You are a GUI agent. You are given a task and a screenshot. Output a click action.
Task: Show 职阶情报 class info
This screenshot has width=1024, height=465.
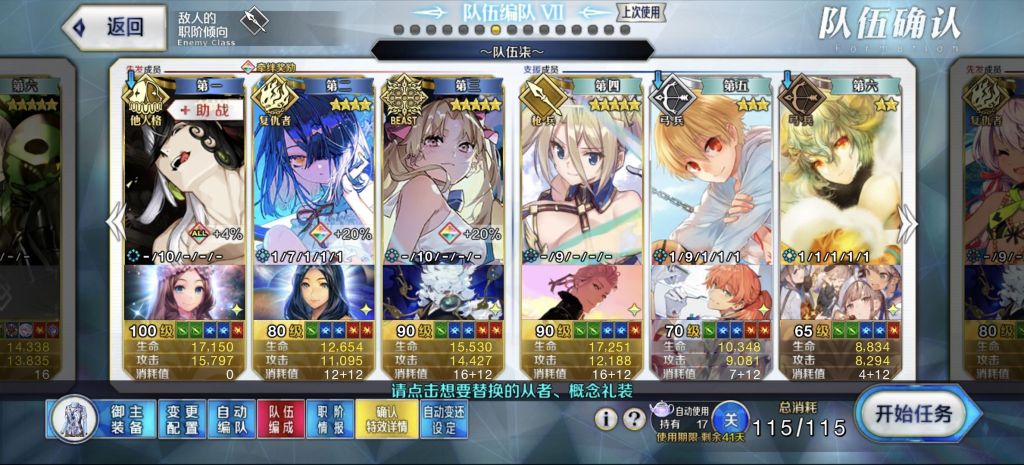[x=331, y=420]
